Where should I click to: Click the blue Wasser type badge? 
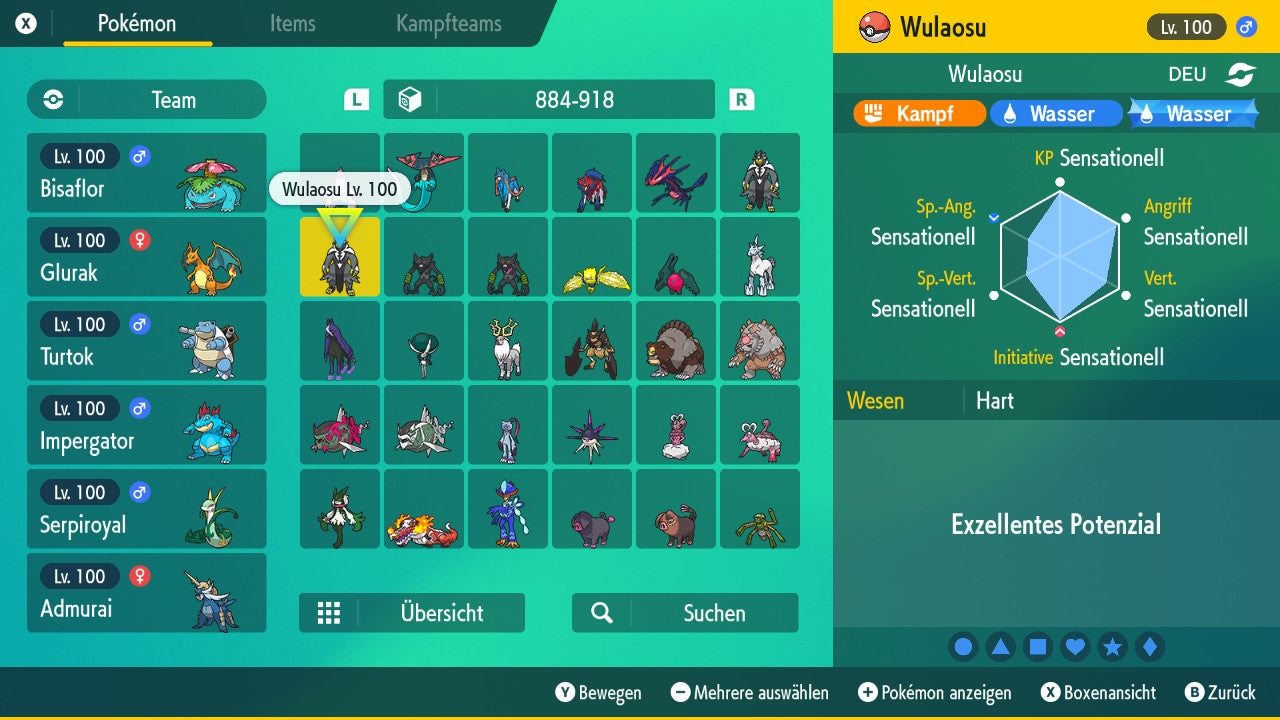pyautogui.click(x=1056, y=113)
